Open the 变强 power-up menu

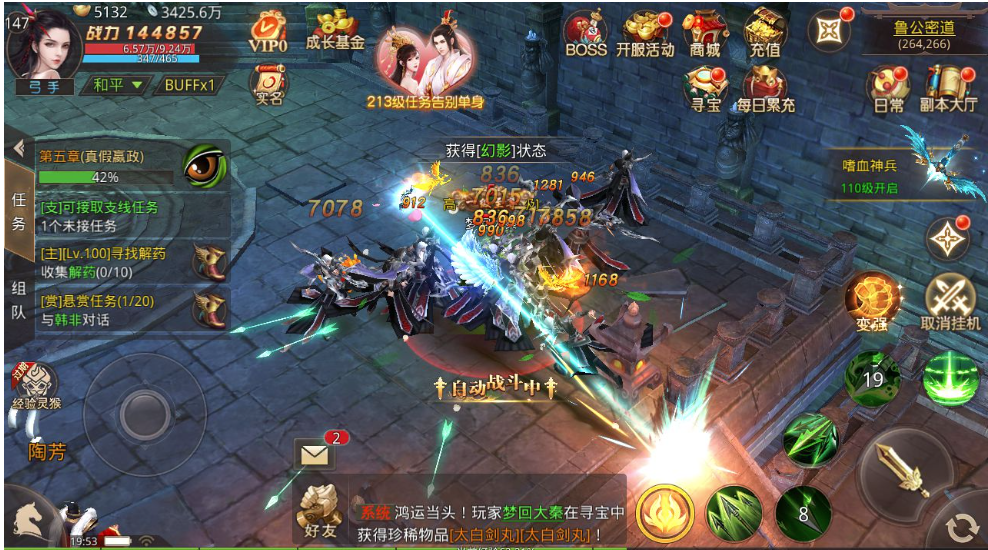[x=871, y=301]
